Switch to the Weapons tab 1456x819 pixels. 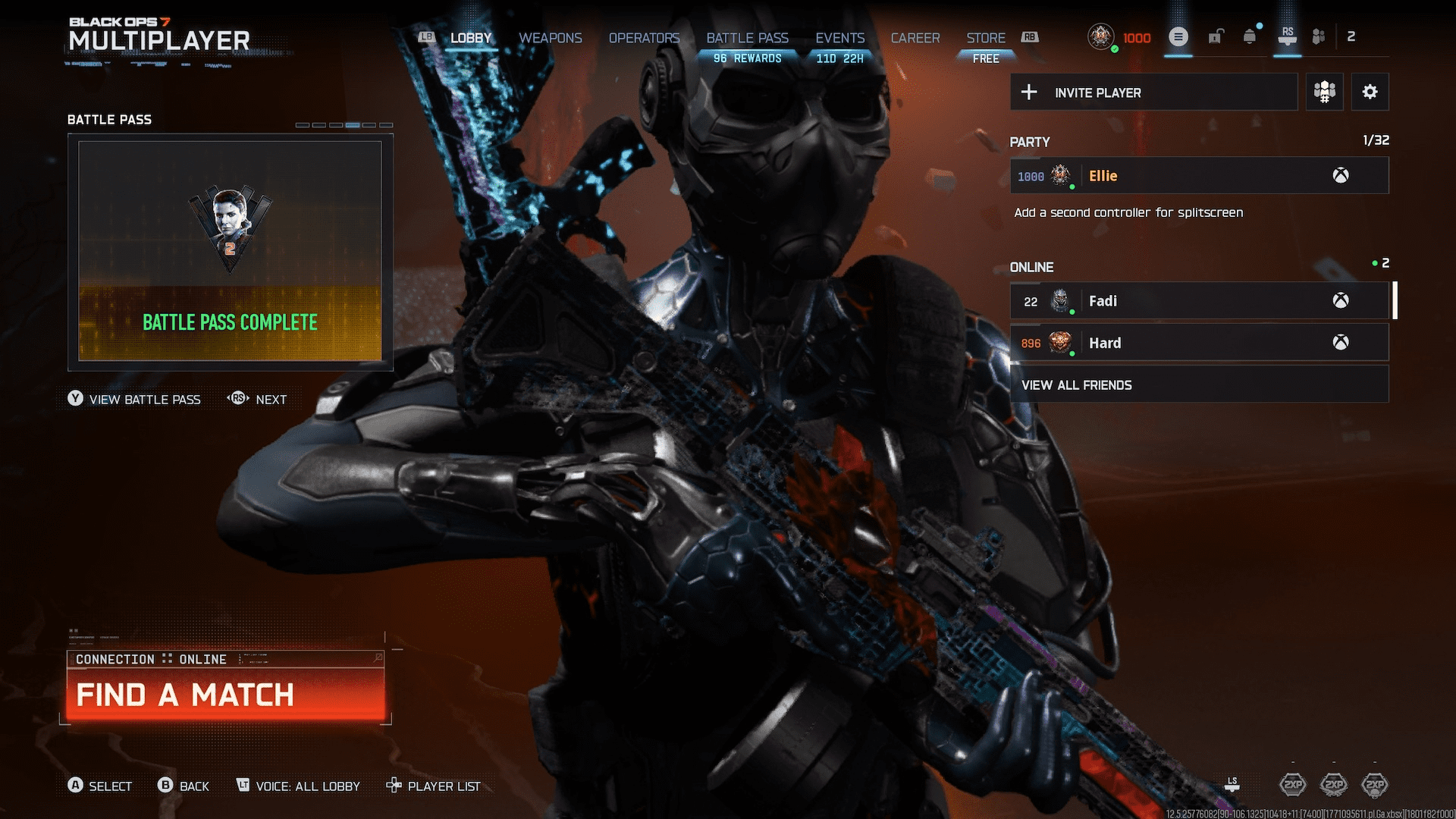(551, 38)
